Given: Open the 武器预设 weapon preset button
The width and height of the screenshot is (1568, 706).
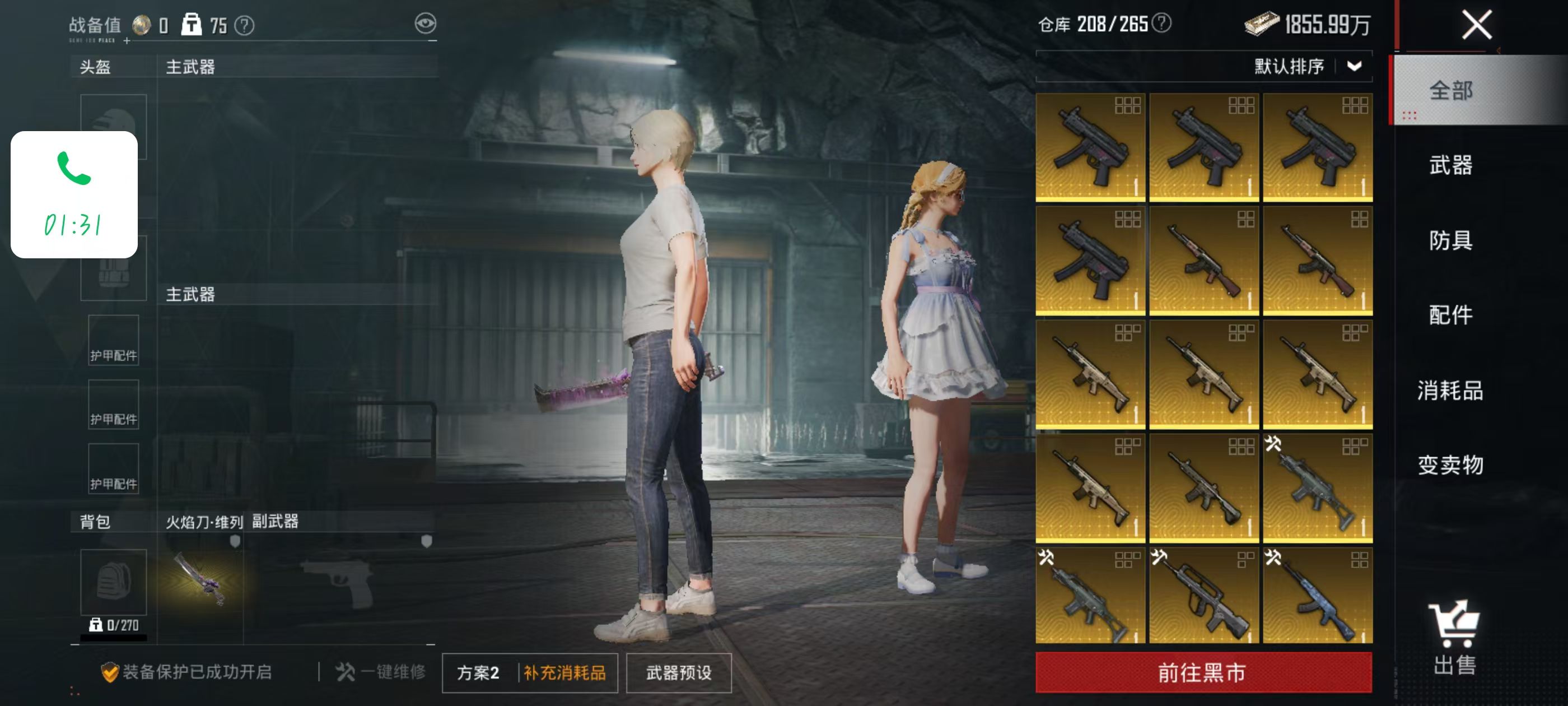Looking at the screenshot, I should point(678,672).
